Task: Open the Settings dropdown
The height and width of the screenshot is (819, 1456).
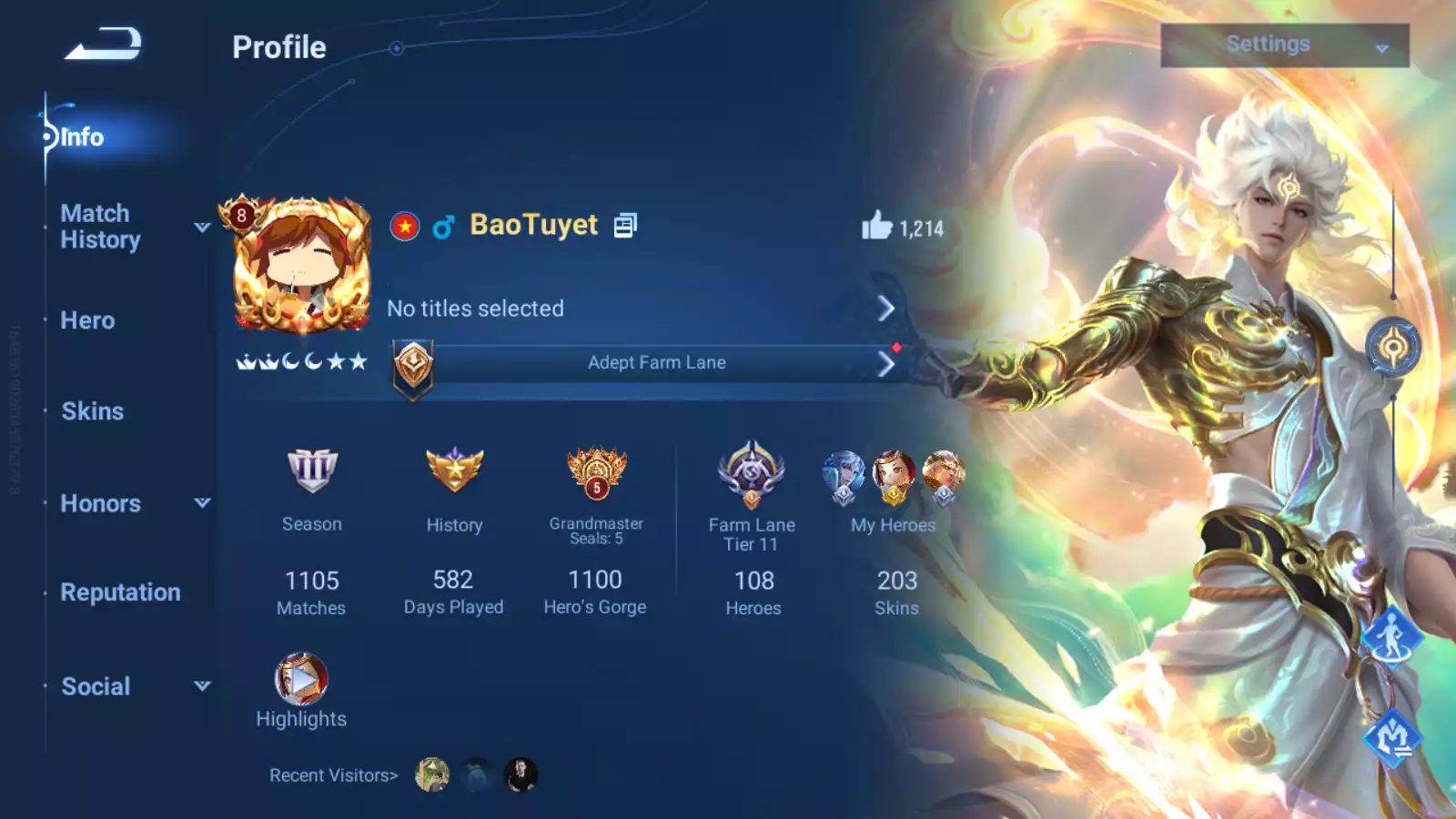Action: point(1284,45)
